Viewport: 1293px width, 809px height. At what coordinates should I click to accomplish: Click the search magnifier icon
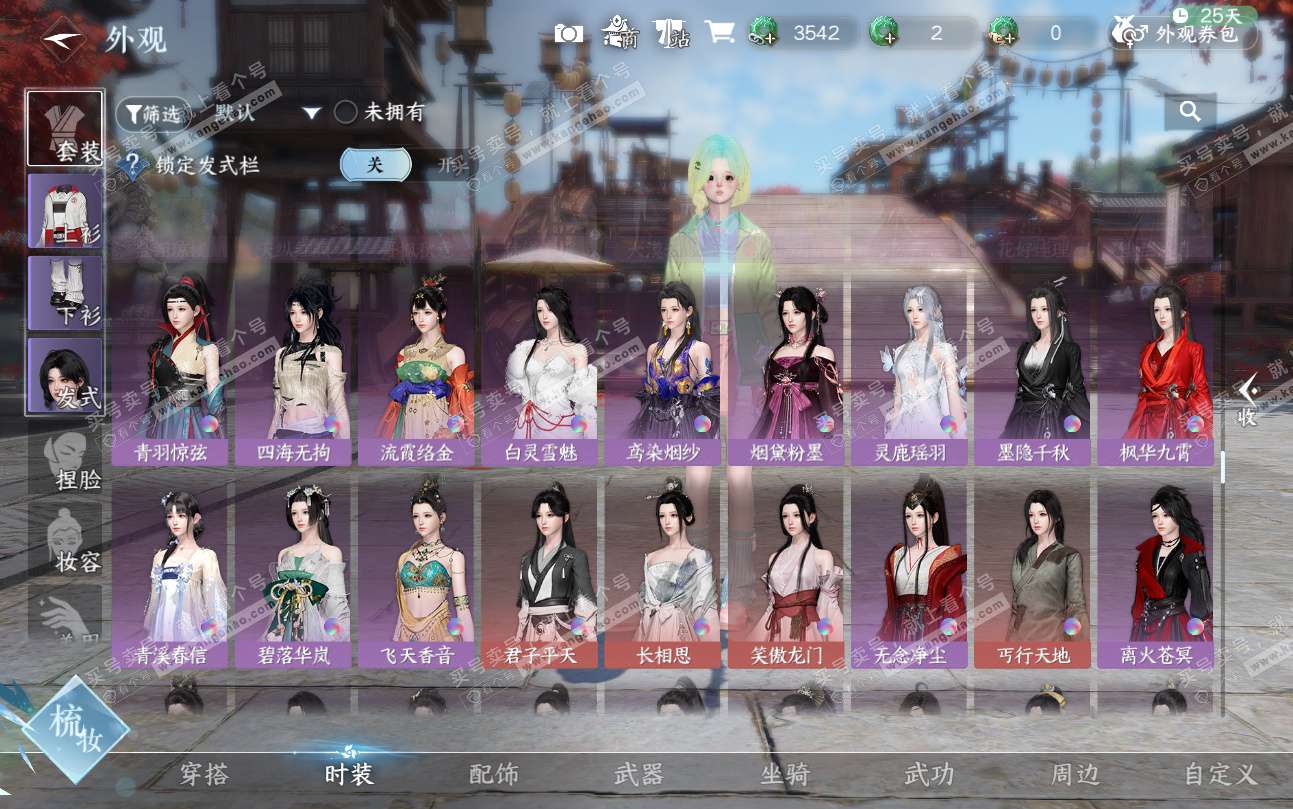pos(1190,112)
